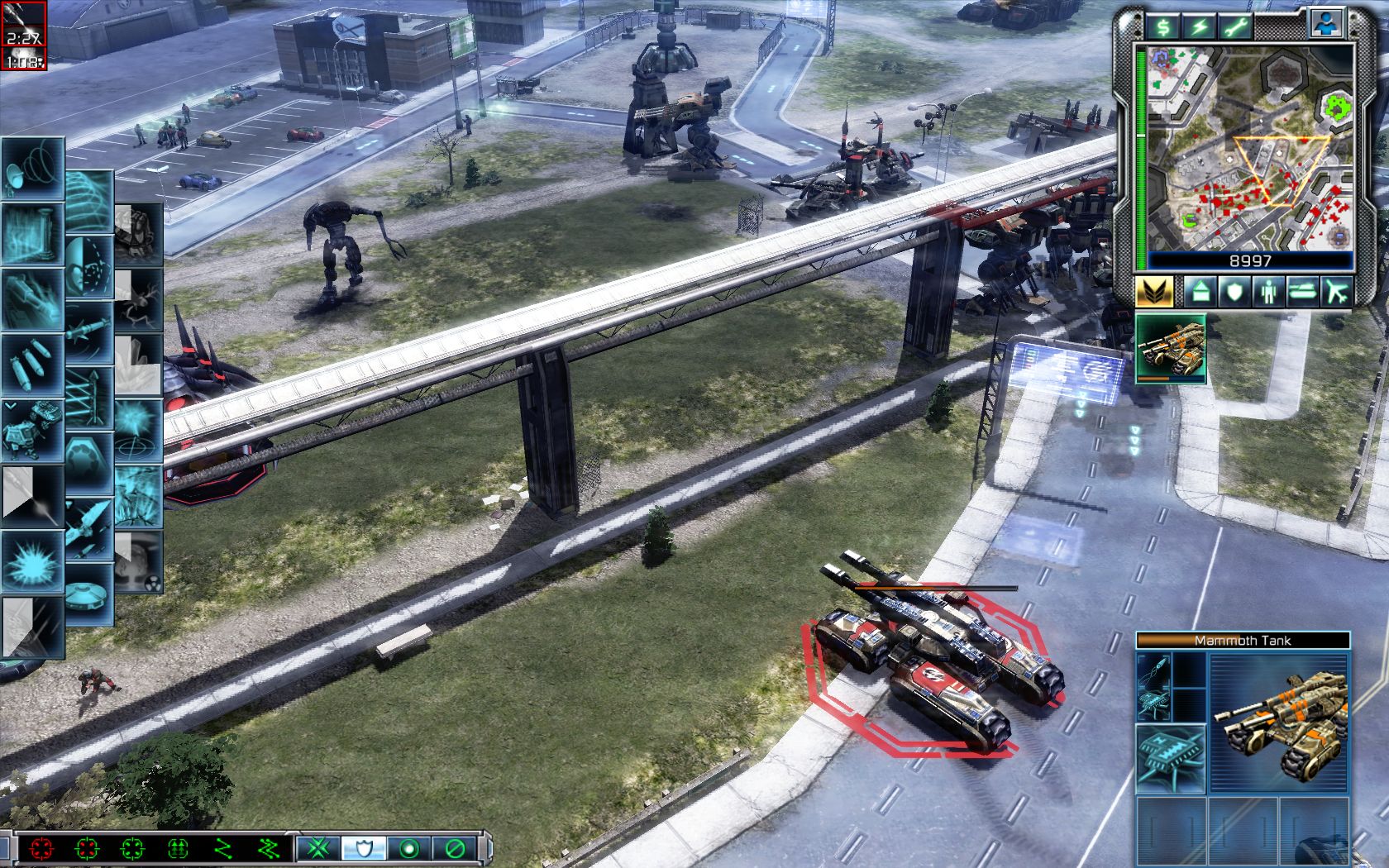Switch to the aircraft production tab
This screenshot has height=868, width=1389.
[1335, 291]
